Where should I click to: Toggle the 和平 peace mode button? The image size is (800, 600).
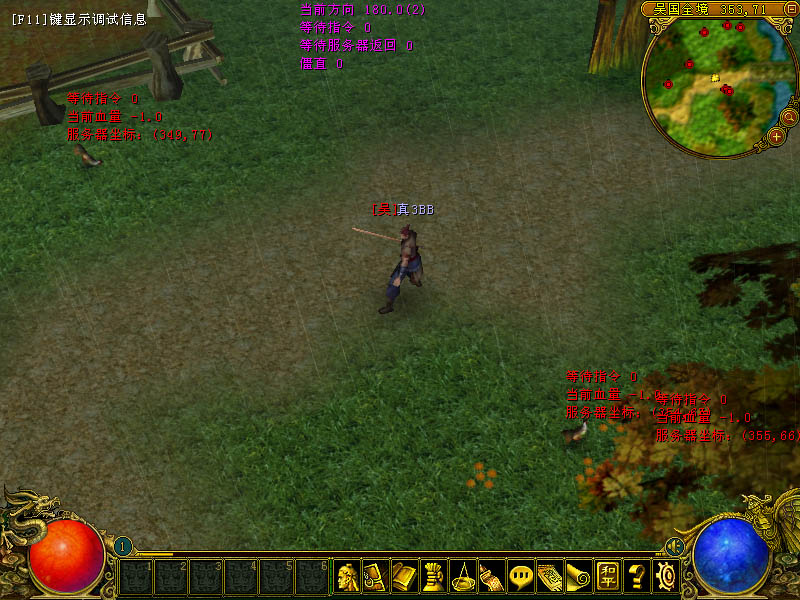click(608, 576)
